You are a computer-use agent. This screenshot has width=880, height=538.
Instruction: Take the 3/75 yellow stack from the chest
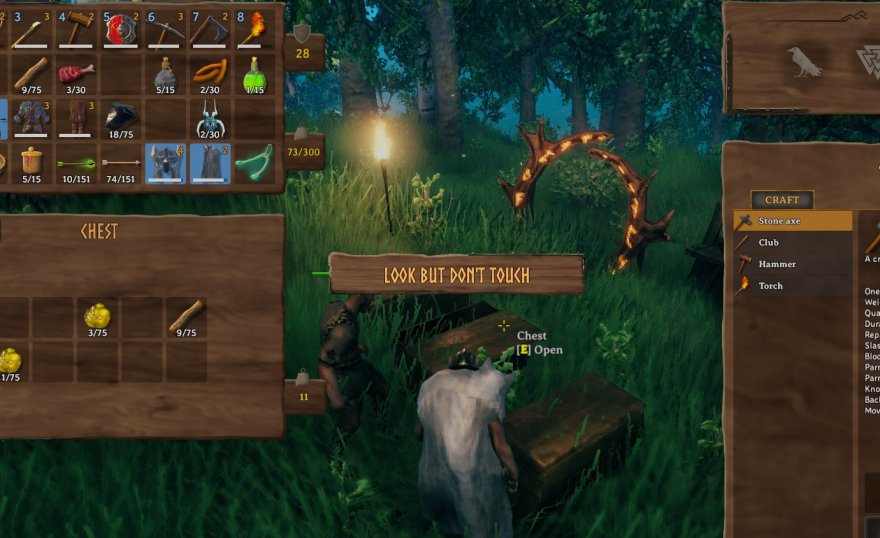coord(97,318)
